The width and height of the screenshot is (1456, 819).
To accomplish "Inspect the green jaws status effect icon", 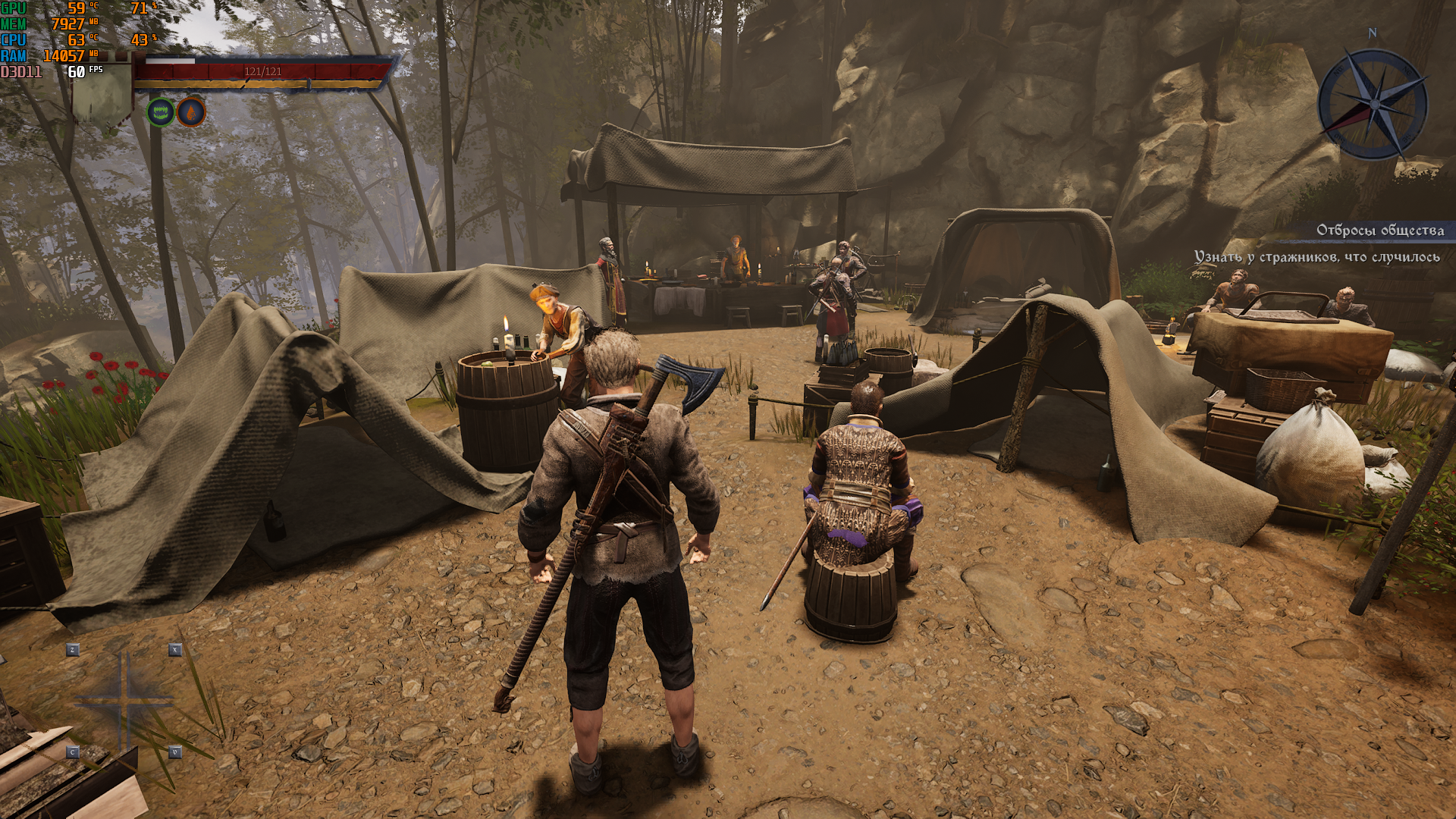I will (x=160, y=112).
